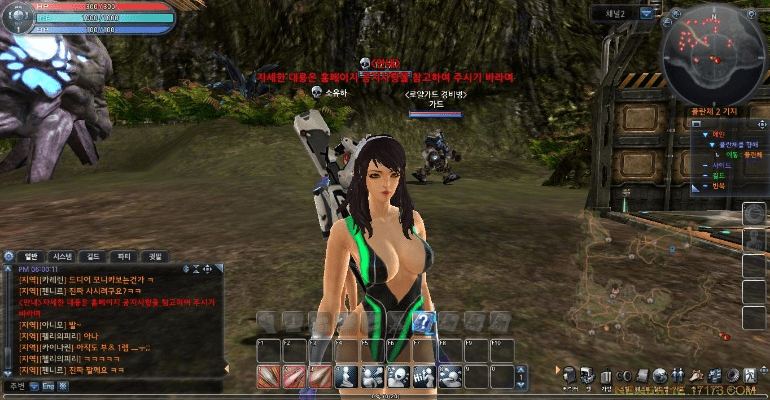Use the first red slash attack skill

pyautogui.click(x=267, y=376)
